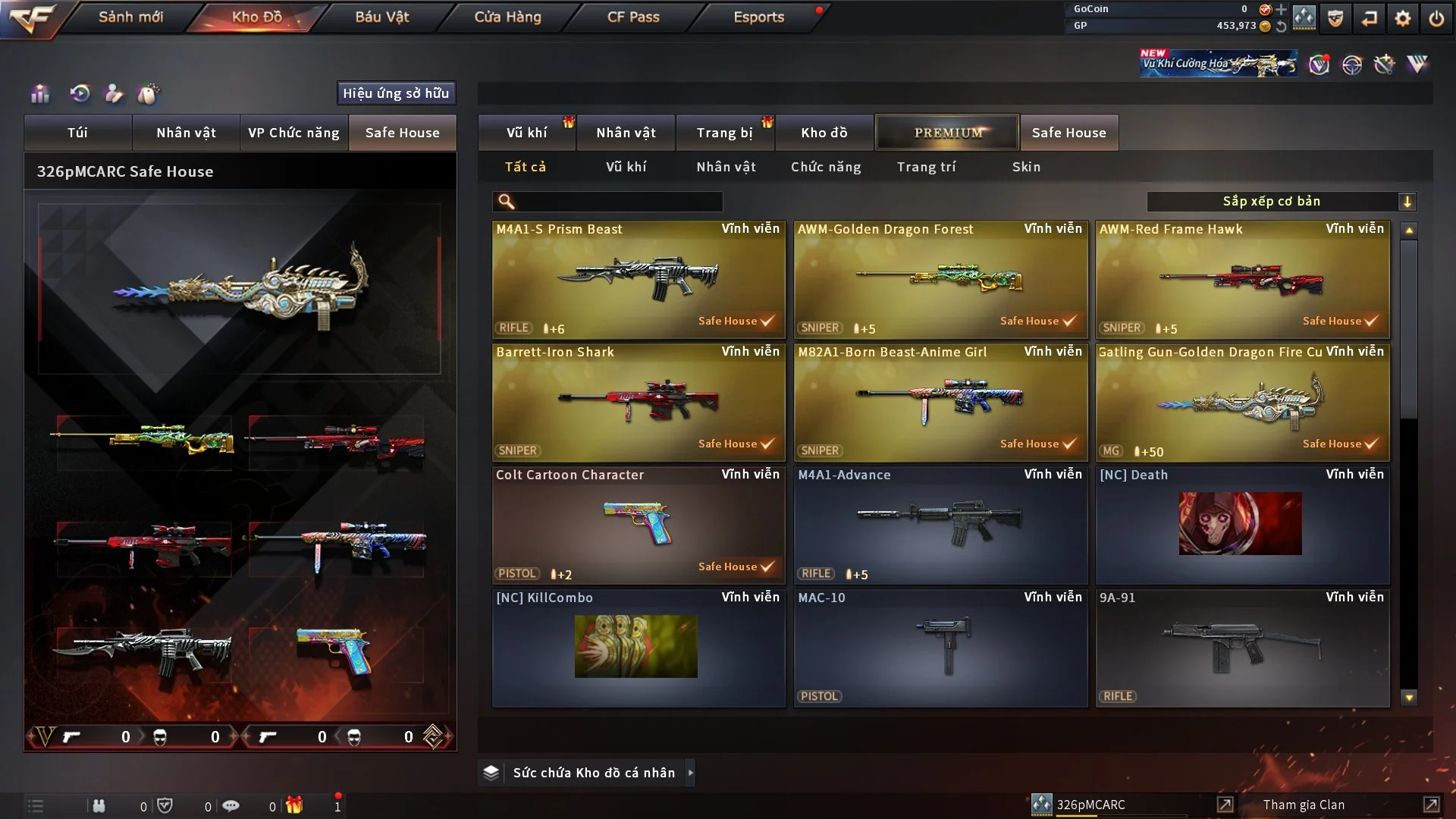
Task: Open the CF Pass page
Action: (x=633, y=17)
